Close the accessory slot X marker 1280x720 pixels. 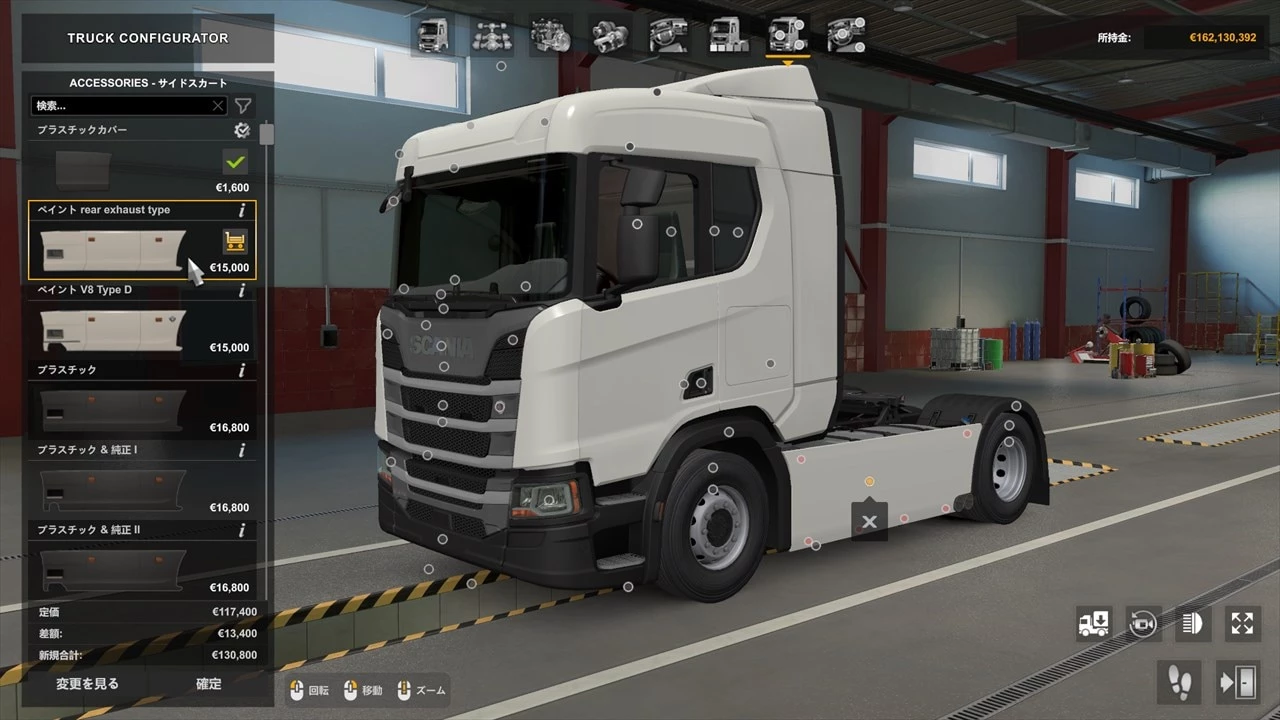(869, 522)
